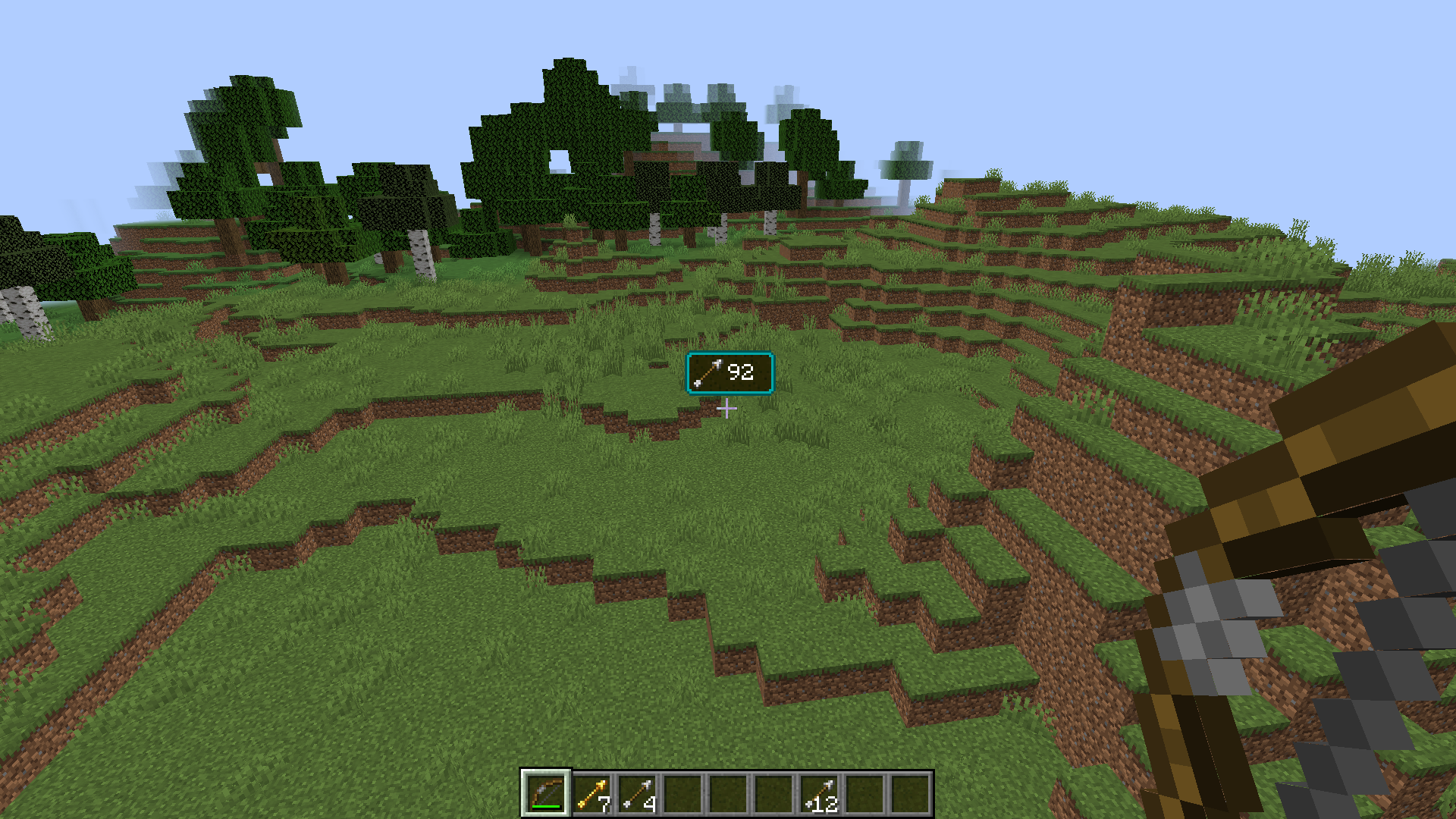
Task: Click the crosshair at screen center
Action: (728, 409)
